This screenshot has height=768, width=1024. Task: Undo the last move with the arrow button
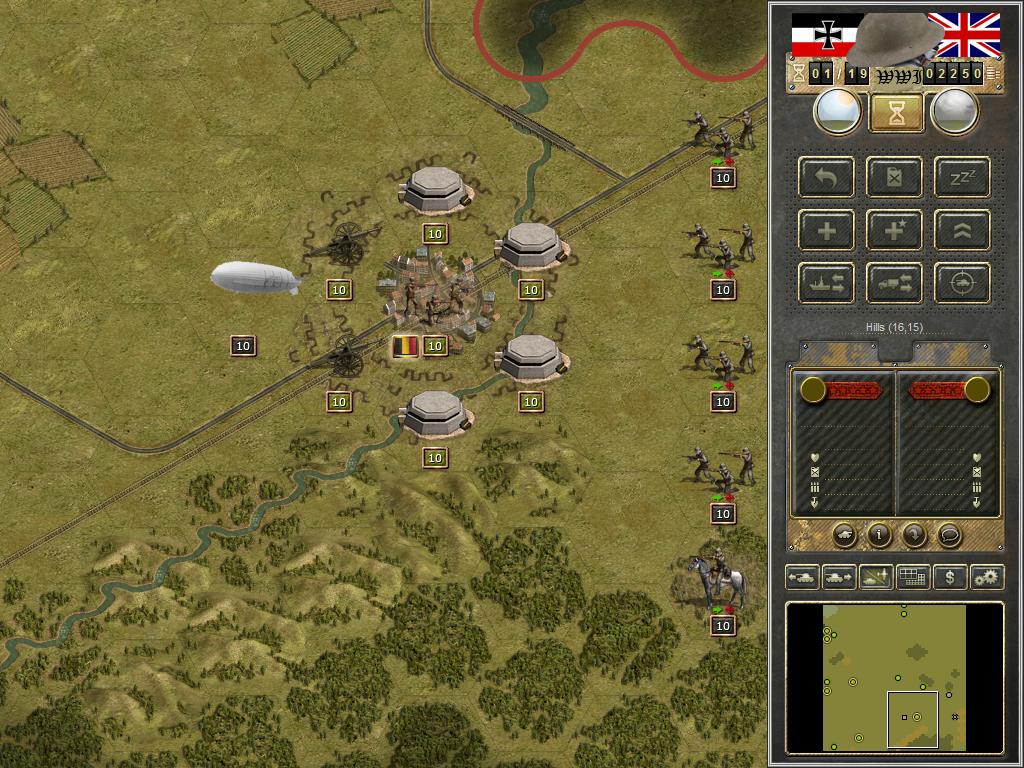tap(827, 178)
